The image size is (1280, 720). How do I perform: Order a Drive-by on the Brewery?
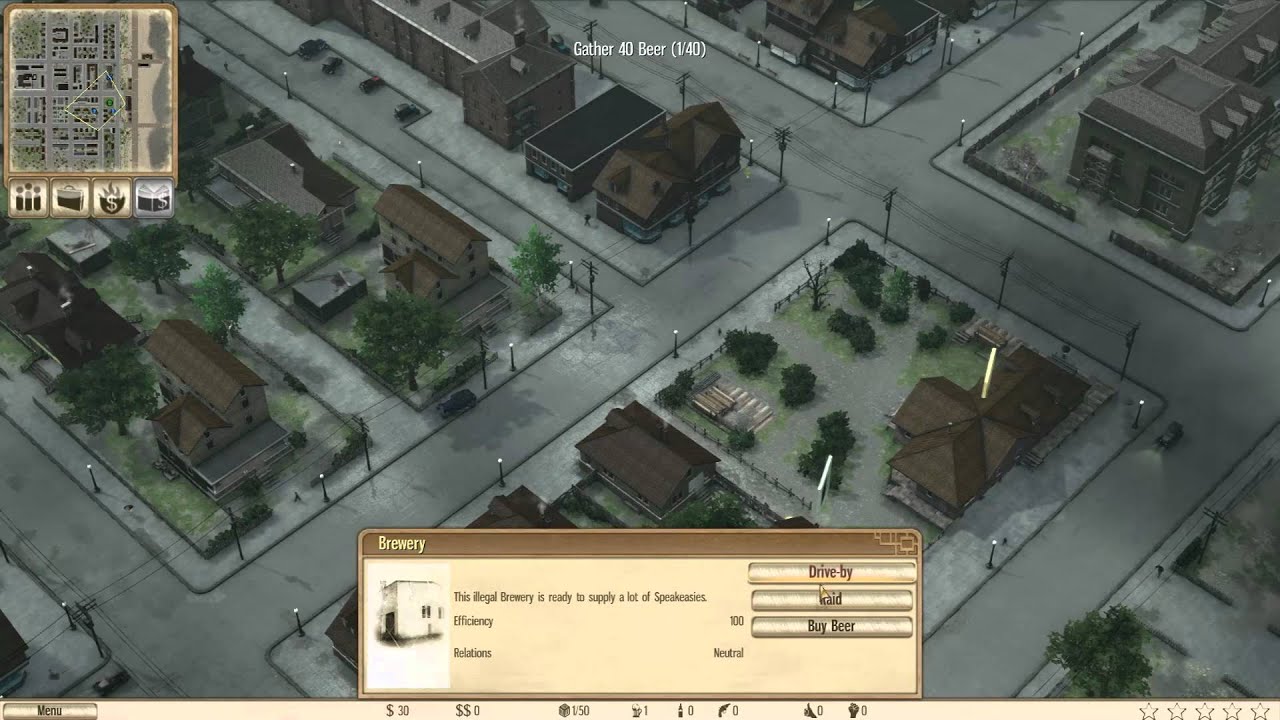(x=831, y=572)
